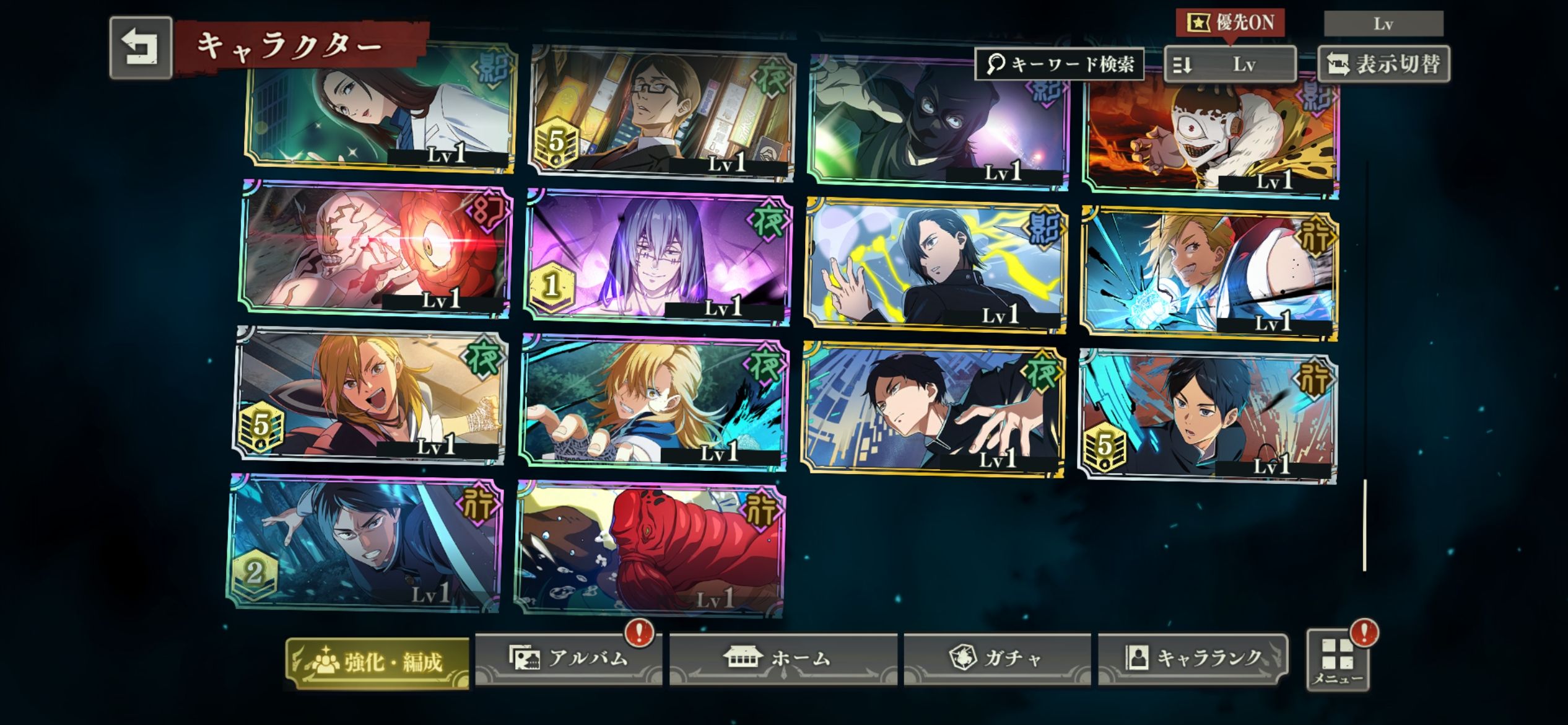Open the キーワード検索 keyword search

(1059, 64)
